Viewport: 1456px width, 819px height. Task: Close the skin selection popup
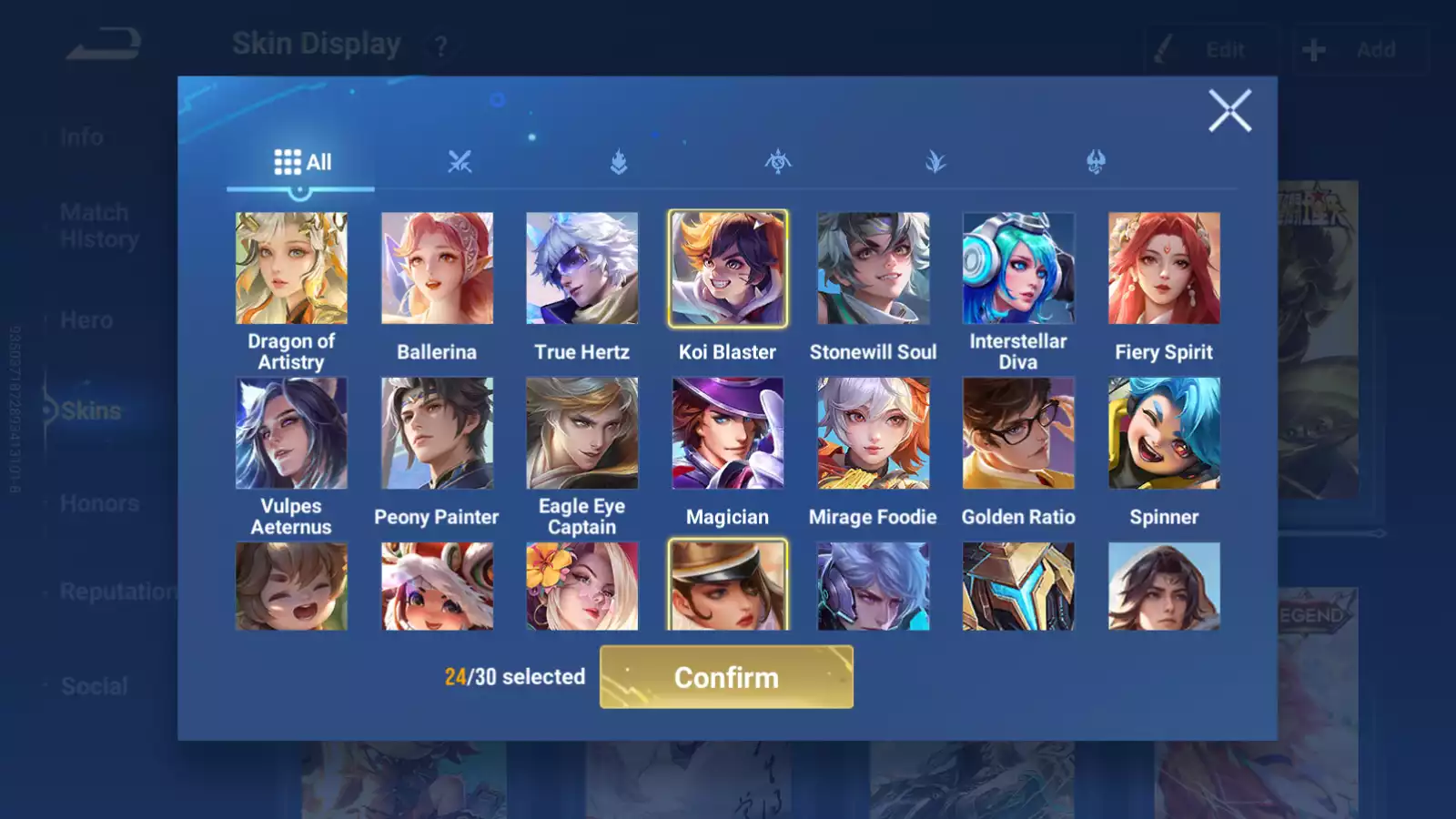pos(1229,111)
